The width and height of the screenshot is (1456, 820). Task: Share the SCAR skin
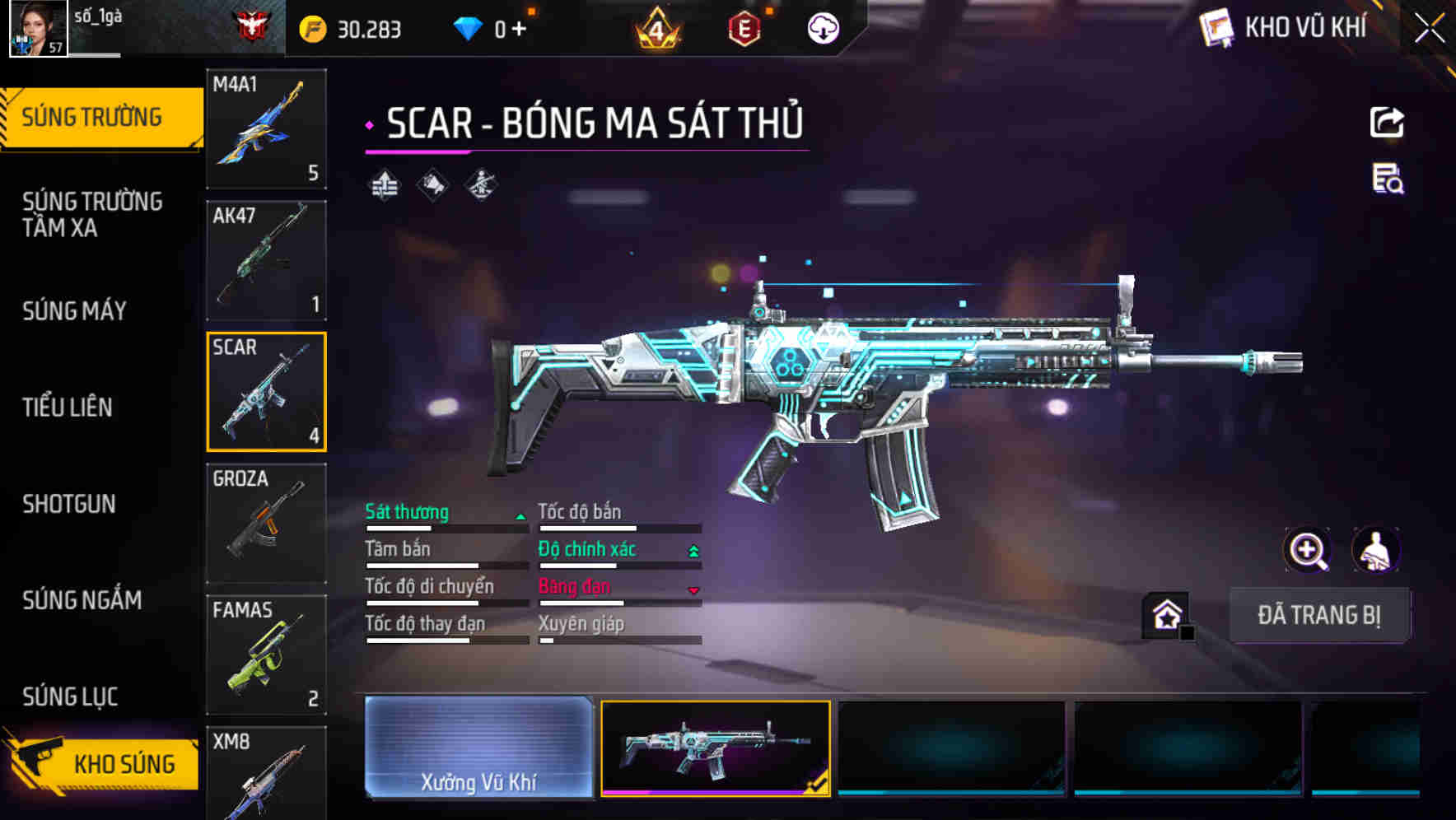(1387, 123)
